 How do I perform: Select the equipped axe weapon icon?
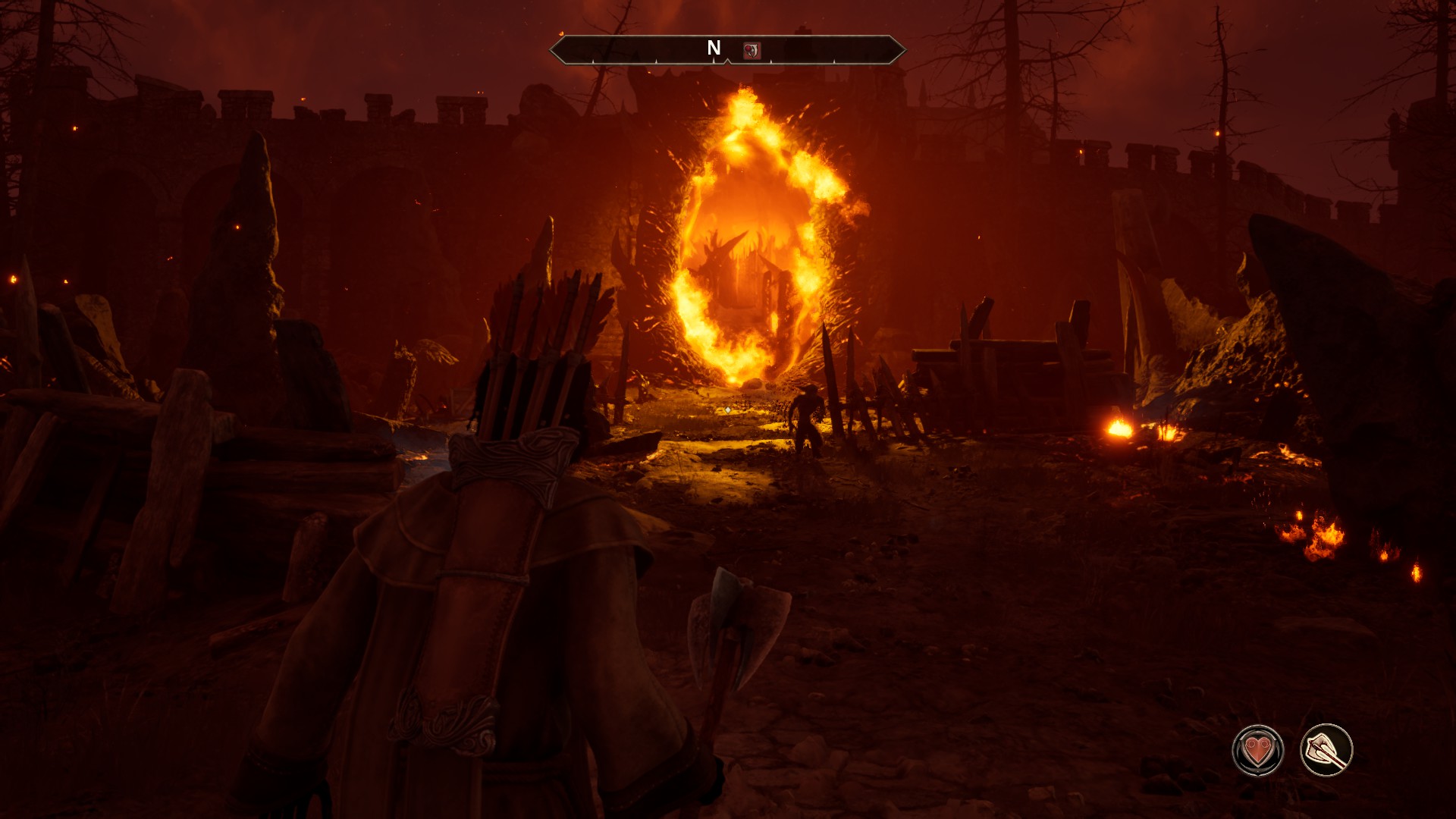(x=1326, y=751)
